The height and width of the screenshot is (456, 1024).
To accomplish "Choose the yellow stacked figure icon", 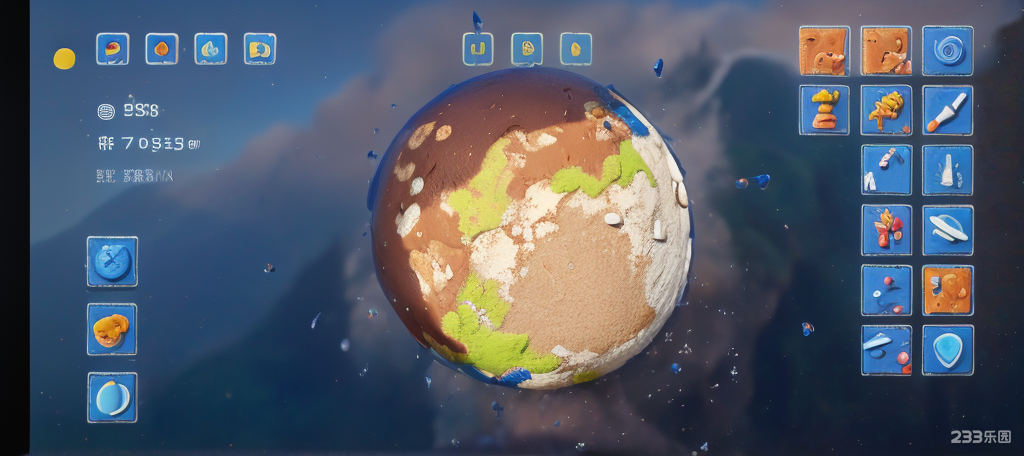I will pos(824,110).
